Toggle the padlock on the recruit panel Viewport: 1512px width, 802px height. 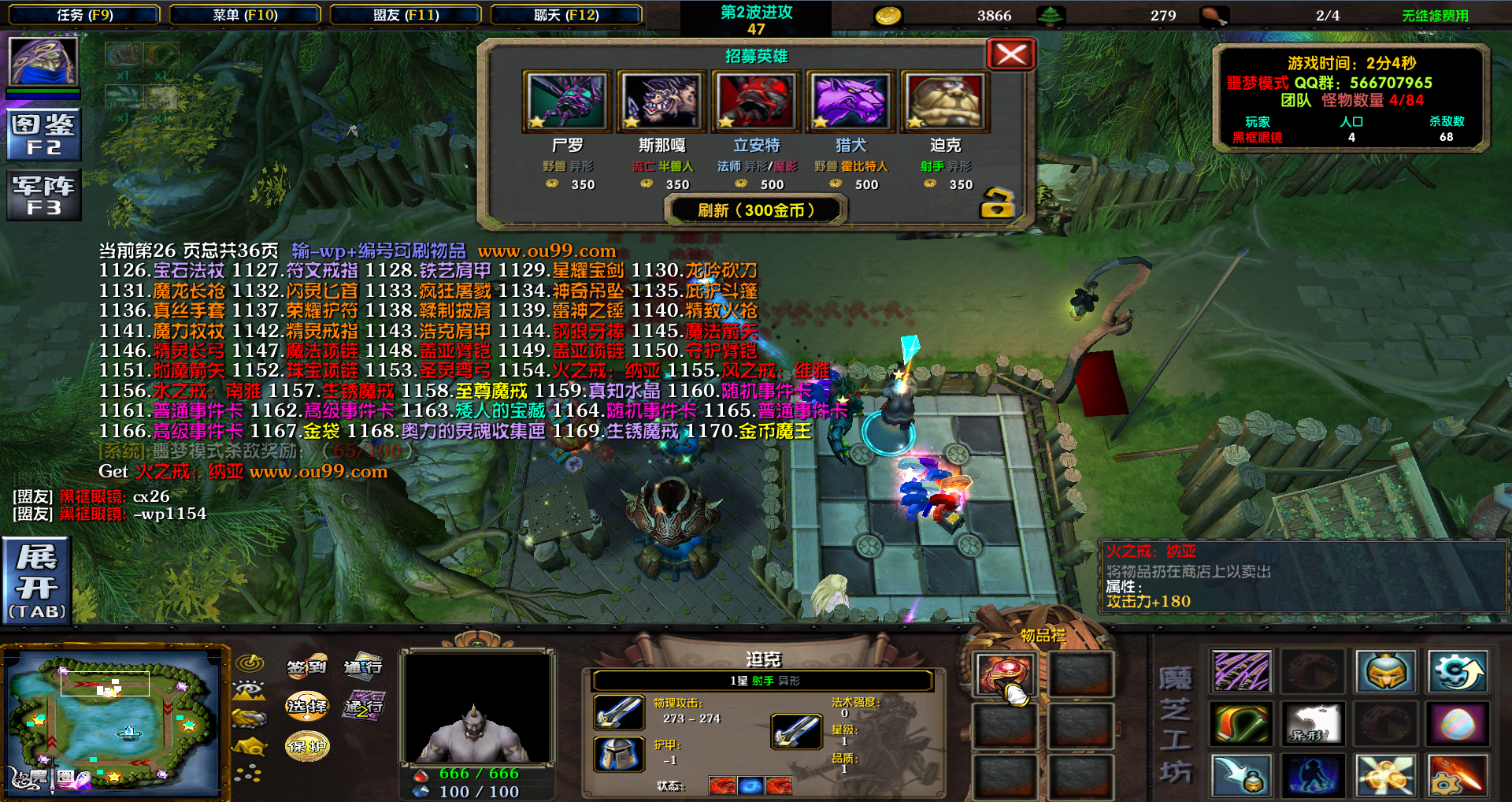(x=996, y=203)
